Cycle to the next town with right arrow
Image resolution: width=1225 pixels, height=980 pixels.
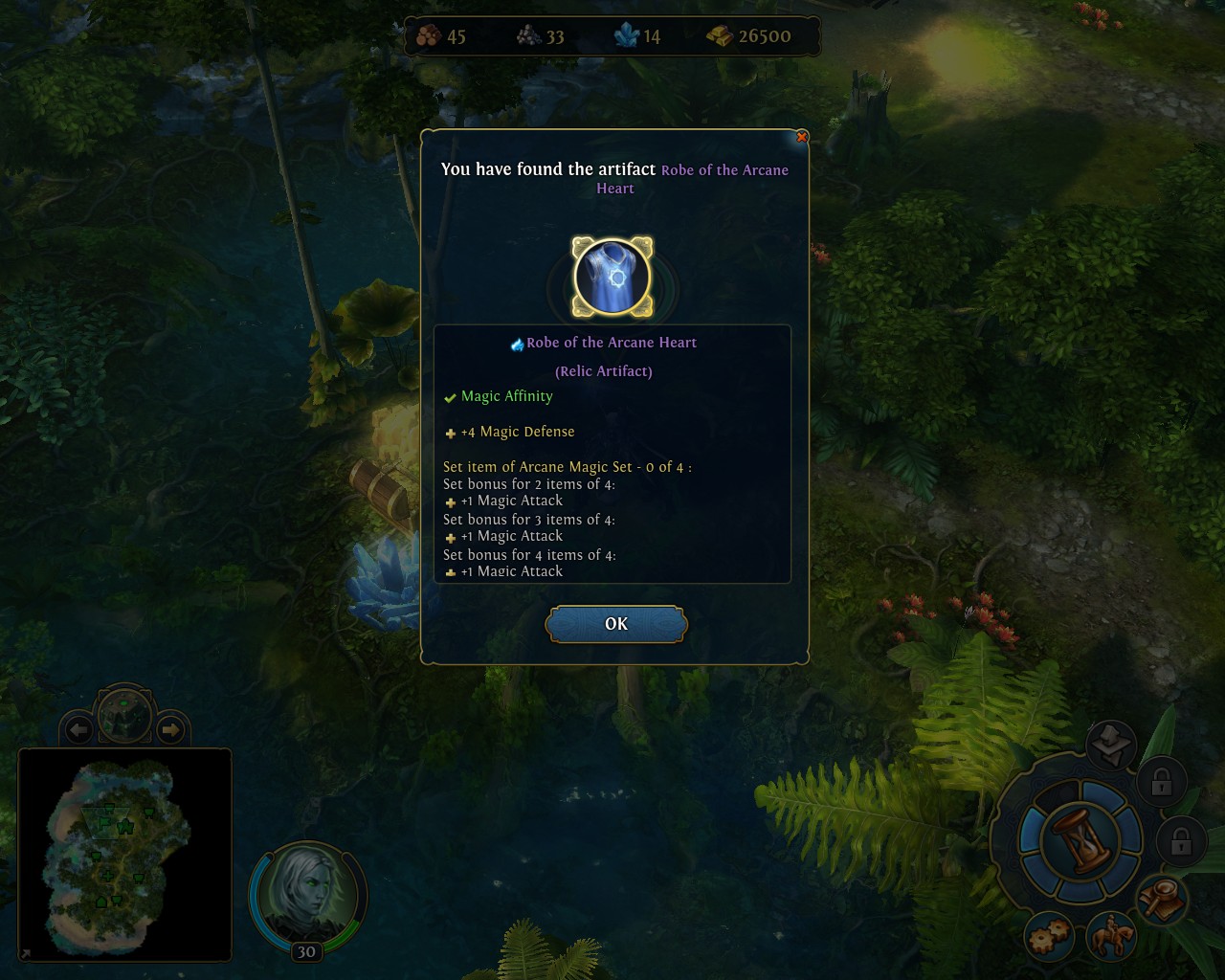click(x=170, y=730)
